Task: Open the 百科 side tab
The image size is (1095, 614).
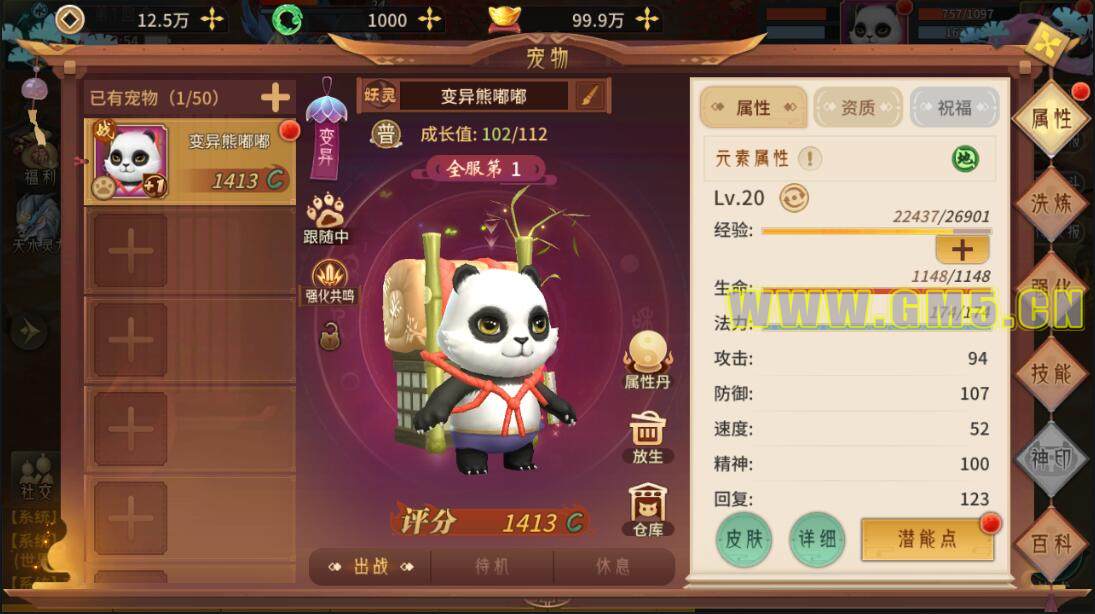Action: [x=1050, y=544]
